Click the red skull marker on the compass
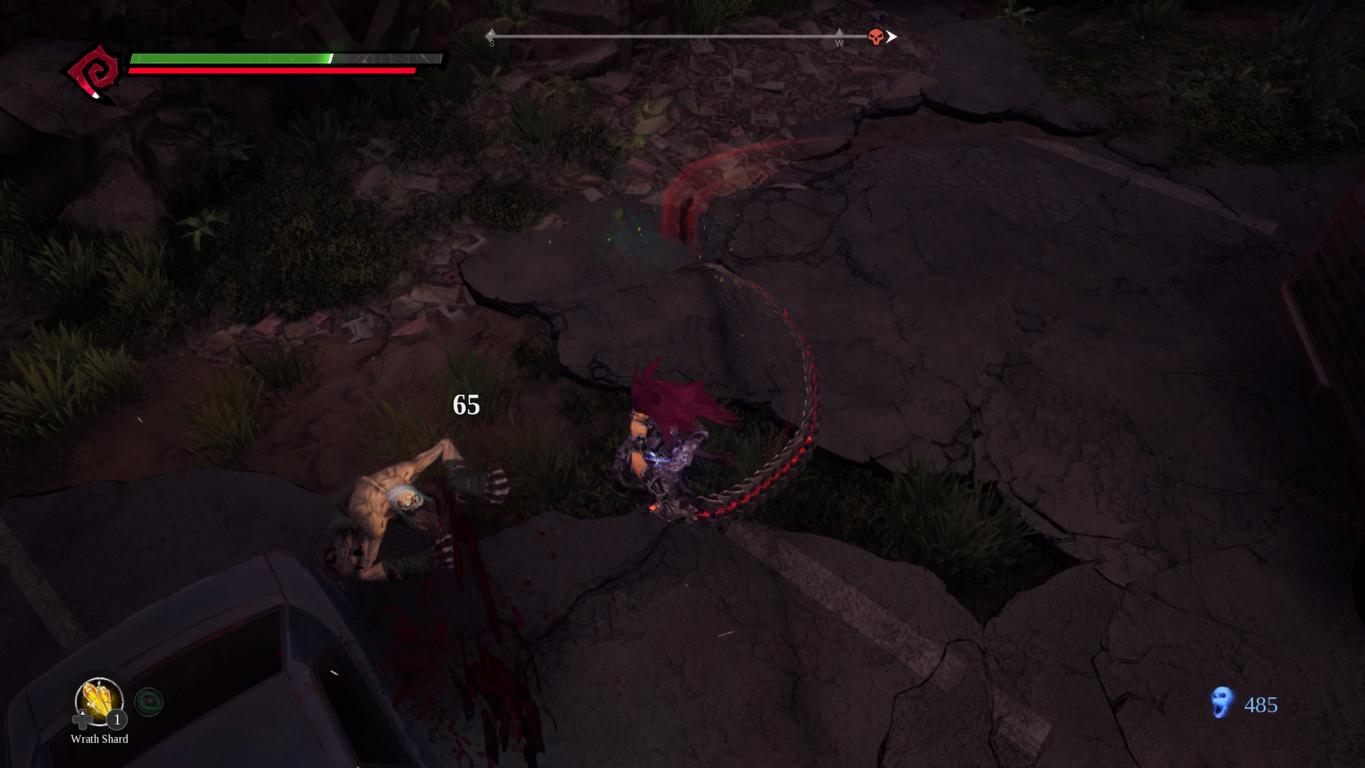 (x=876, y=38)
